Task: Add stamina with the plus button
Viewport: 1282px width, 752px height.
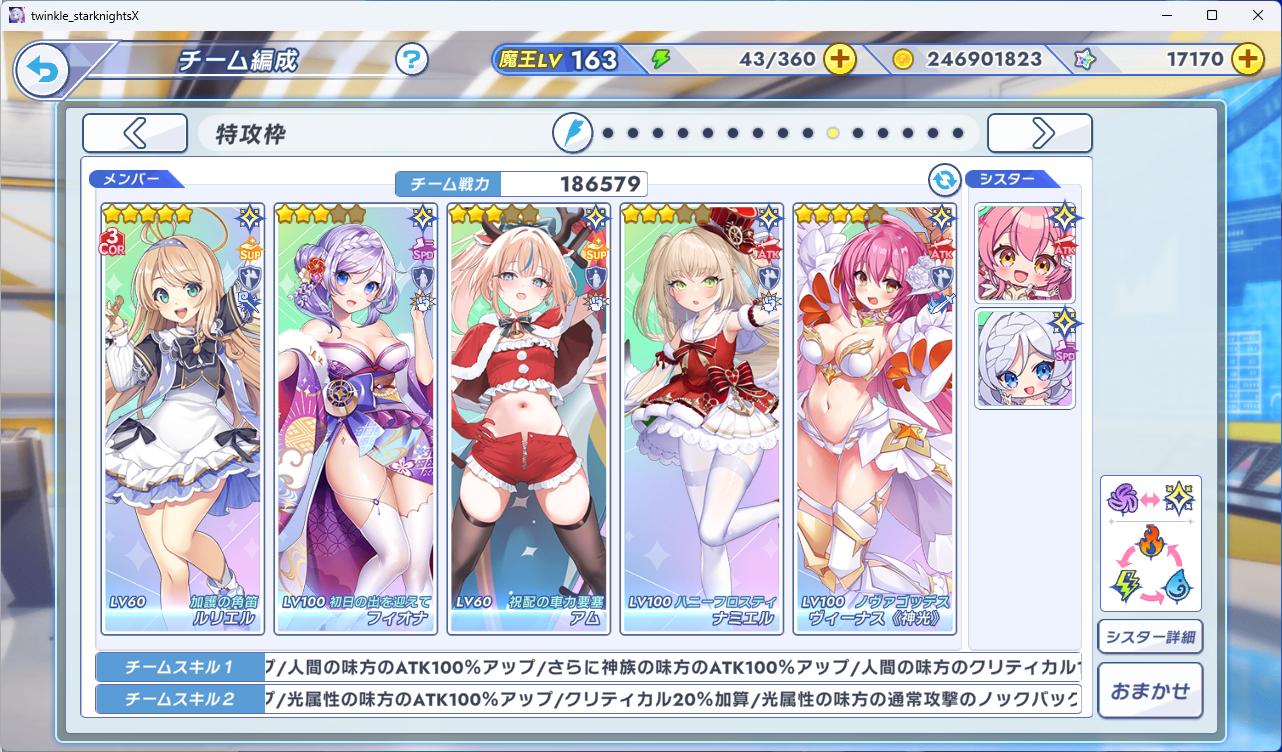Action: [840, 59]
